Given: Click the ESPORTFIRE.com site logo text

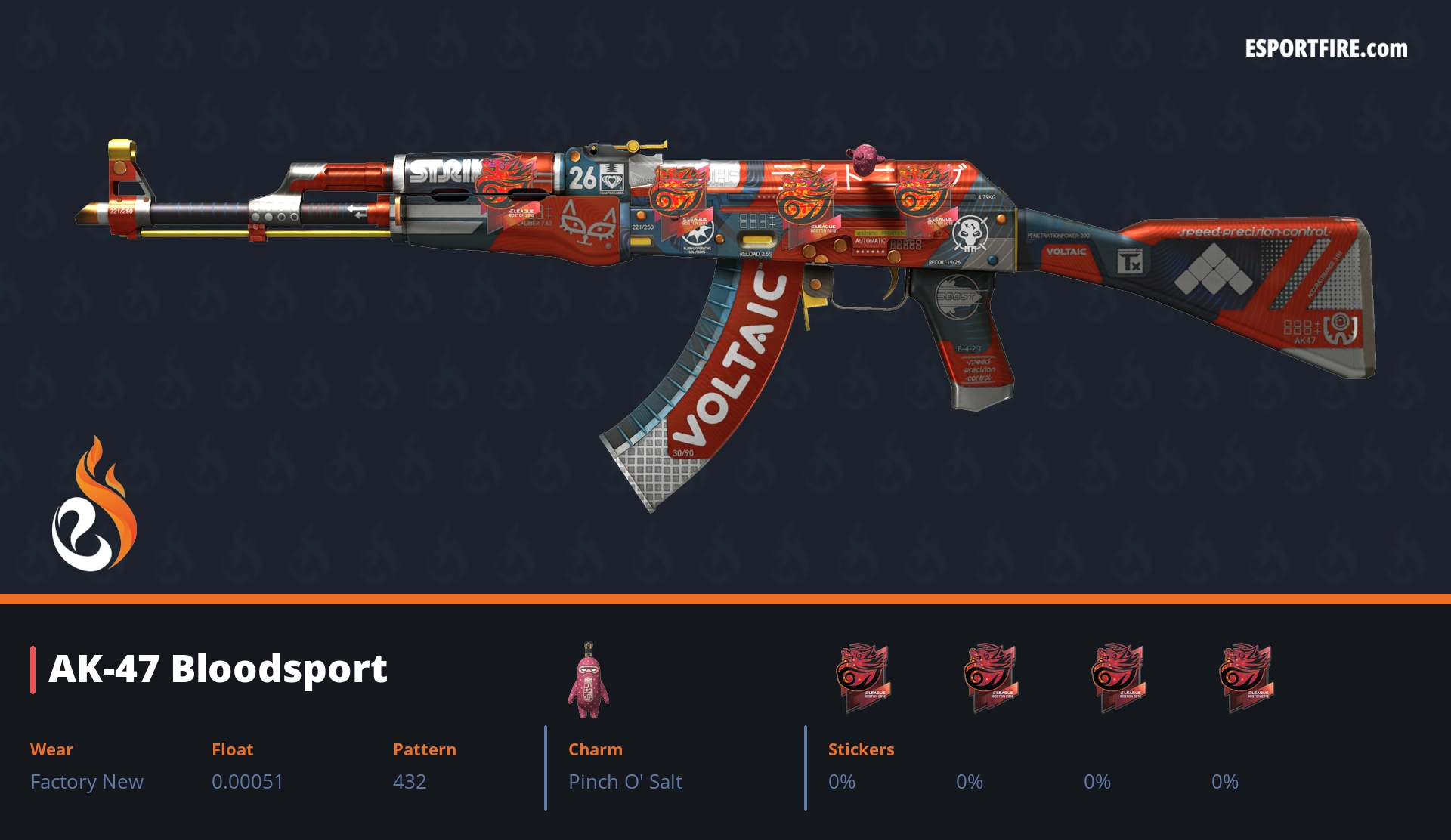Looking at the screenshot, I should pyautogui.click(x=1326, y=49).
